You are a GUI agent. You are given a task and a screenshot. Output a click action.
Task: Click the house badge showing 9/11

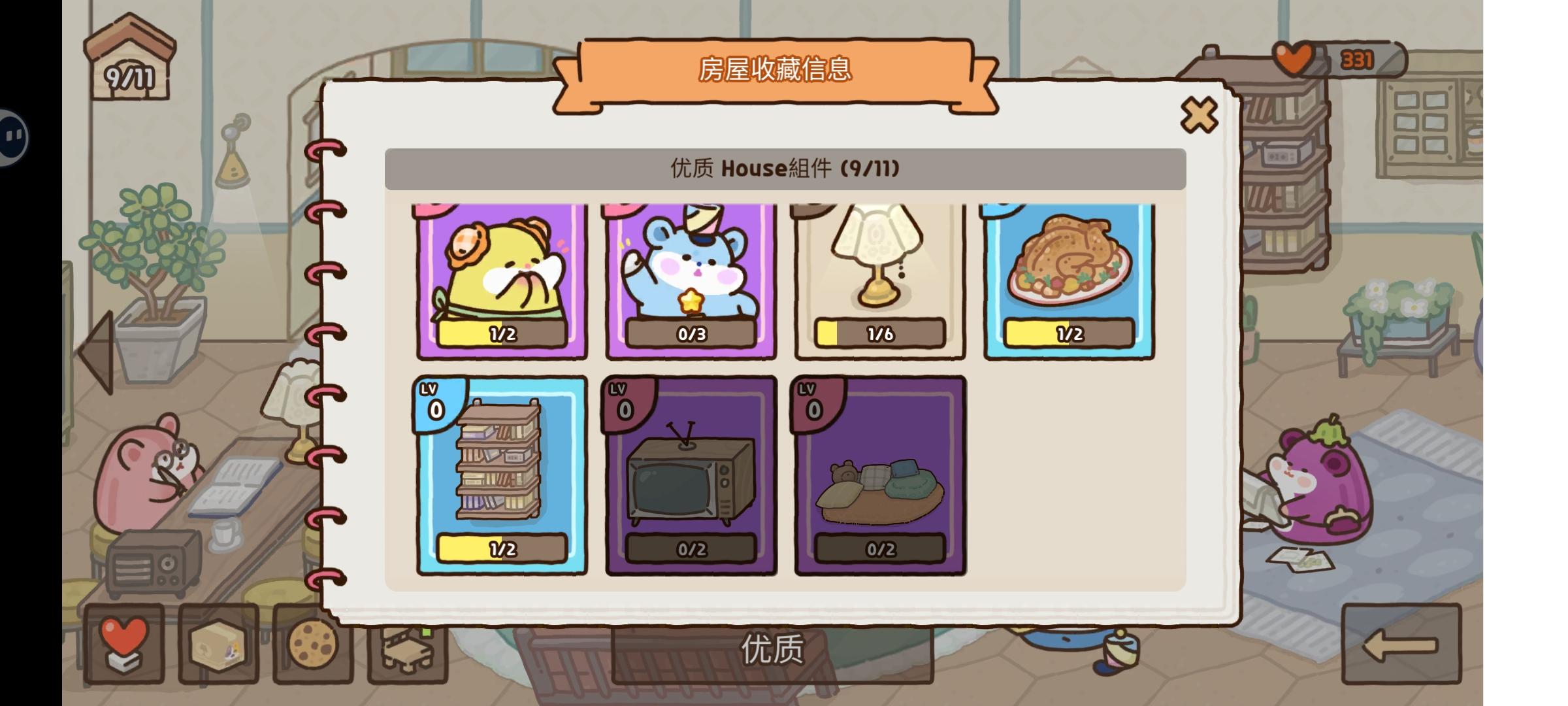128,59
